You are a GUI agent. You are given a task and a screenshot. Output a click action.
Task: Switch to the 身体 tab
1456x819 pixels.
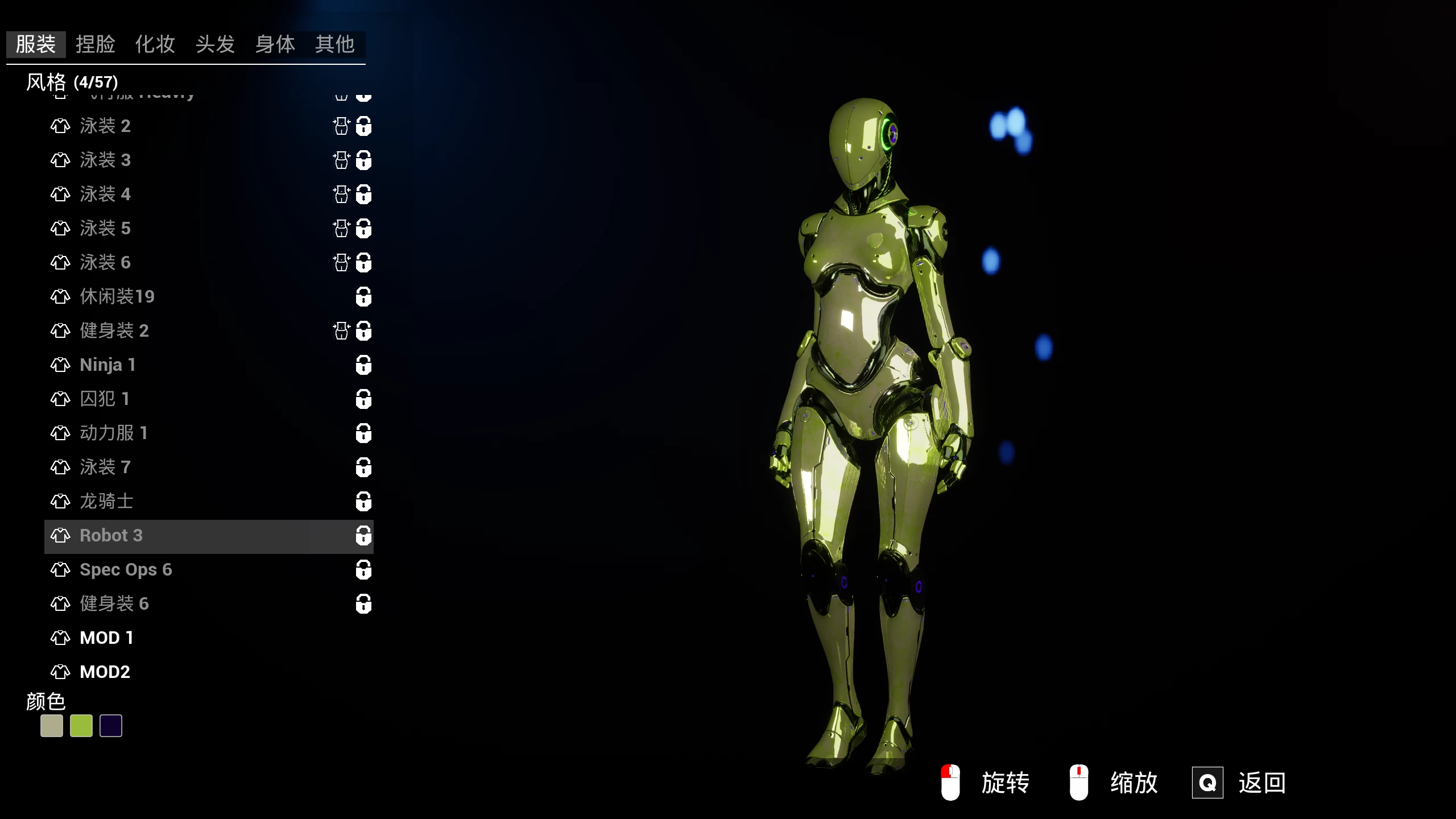pos(275,44)
